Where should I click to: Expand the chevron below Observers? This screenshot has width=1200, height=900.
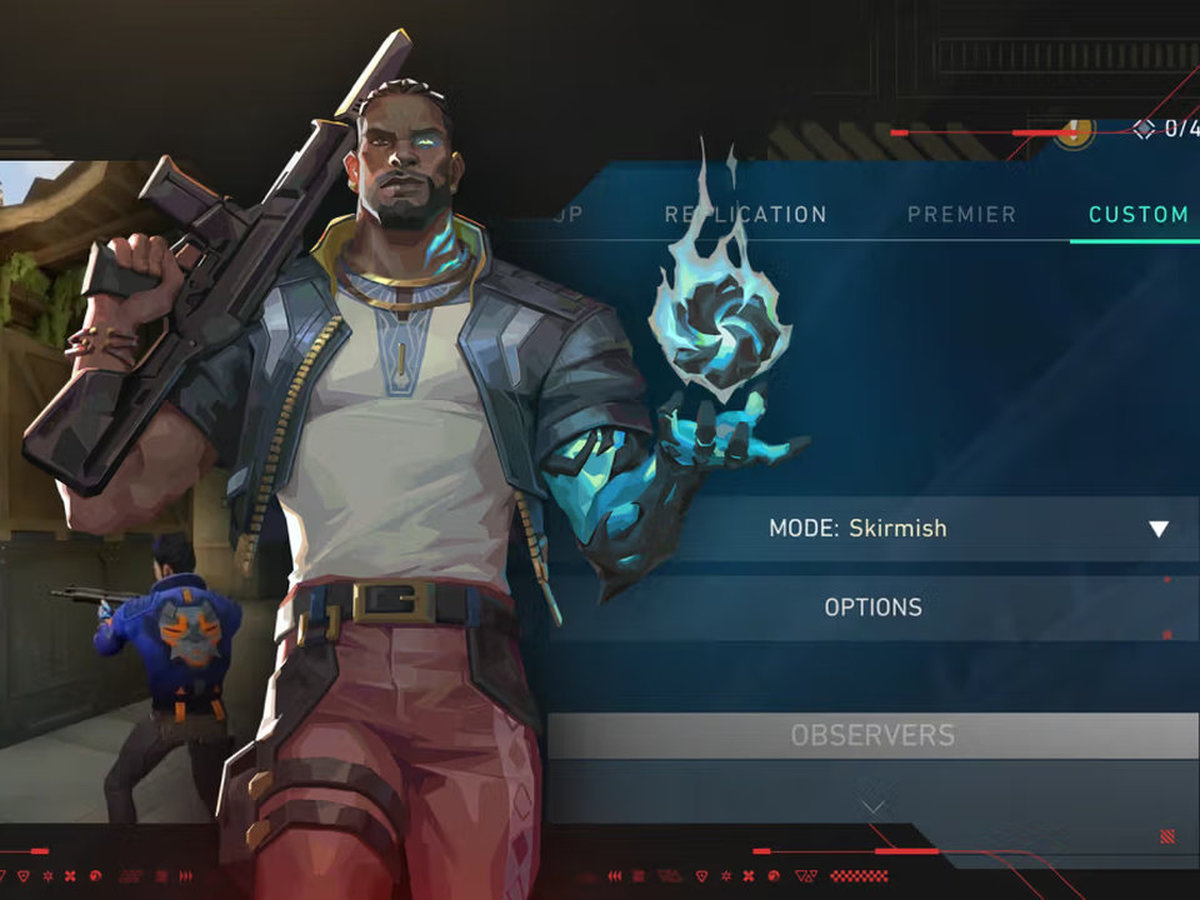873,806
